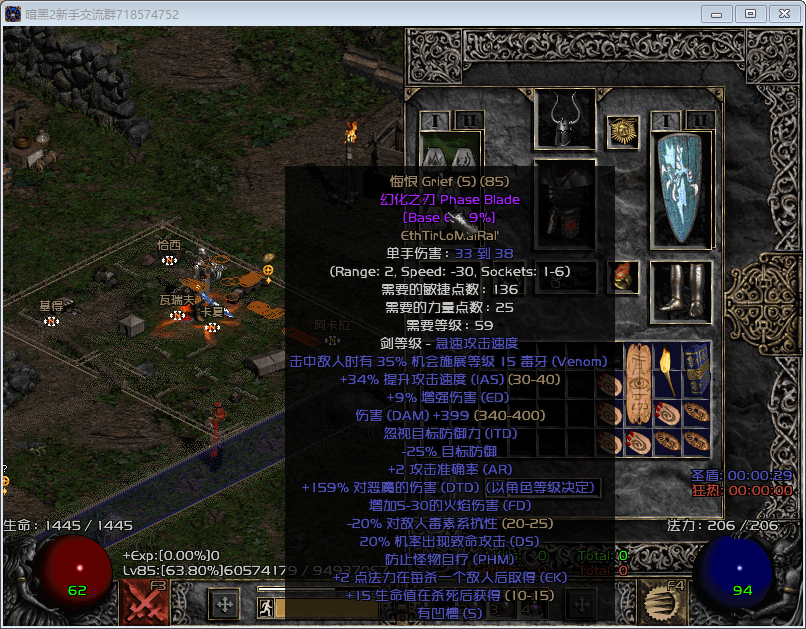Select the horned helmet in the head slot
The image size is (806, 629).
click(x=565, y=120)
